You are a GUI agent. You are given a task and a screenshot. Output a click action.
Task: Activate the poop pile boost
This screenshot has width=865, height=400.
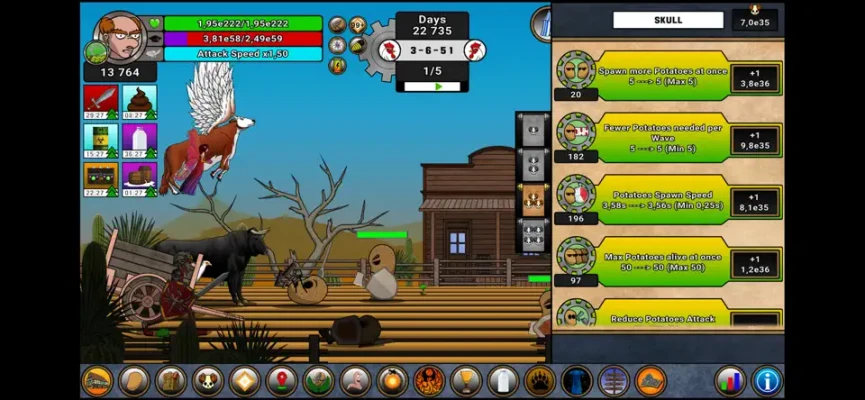pyautogui.click(x=139, y=101)
